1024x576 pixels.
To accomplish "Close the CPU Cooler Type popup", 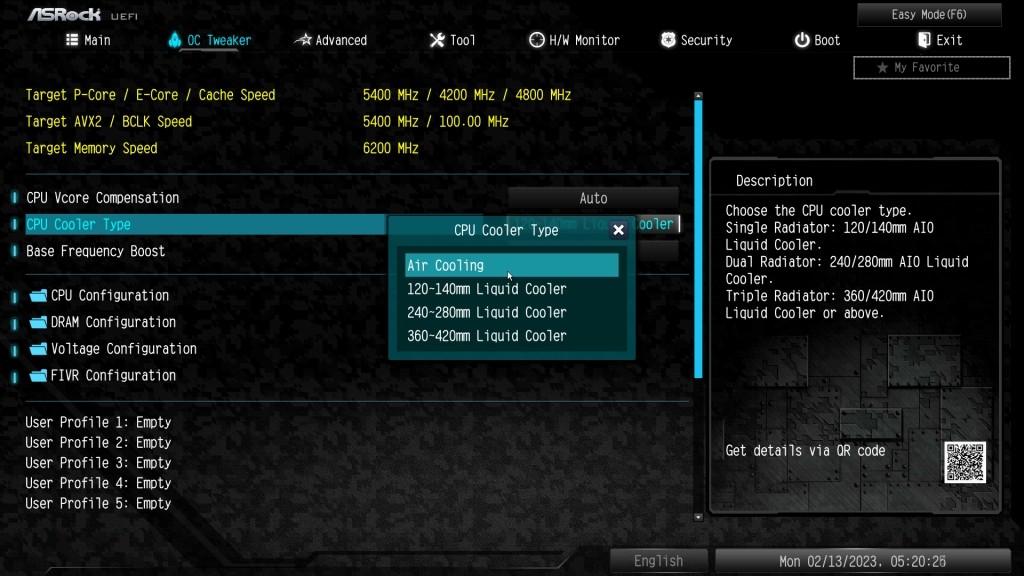I will 618,230.
